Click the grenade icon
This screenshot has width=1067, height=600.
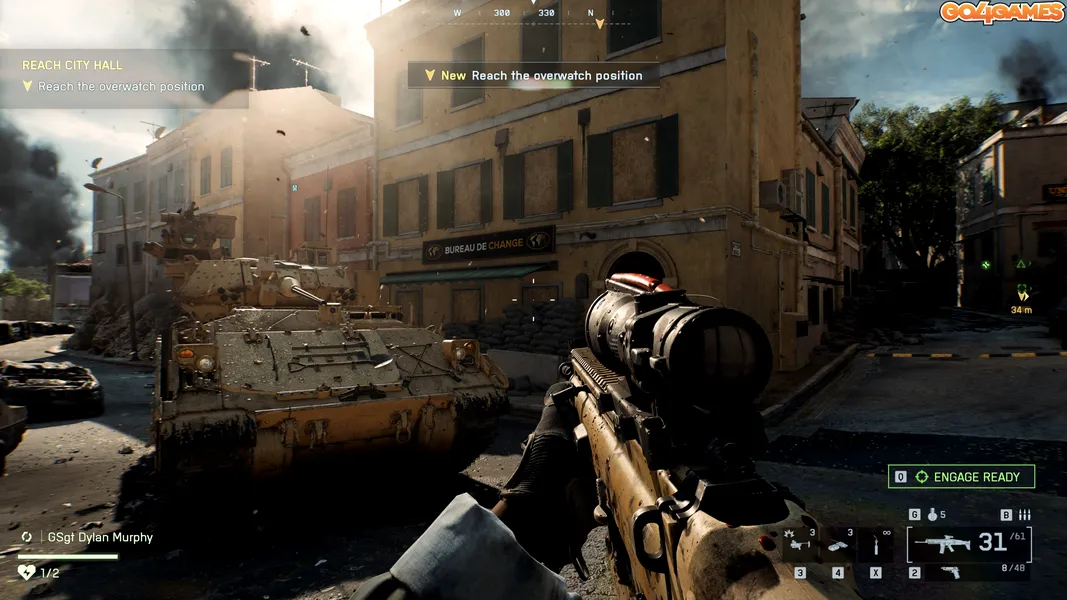point(931,515)
